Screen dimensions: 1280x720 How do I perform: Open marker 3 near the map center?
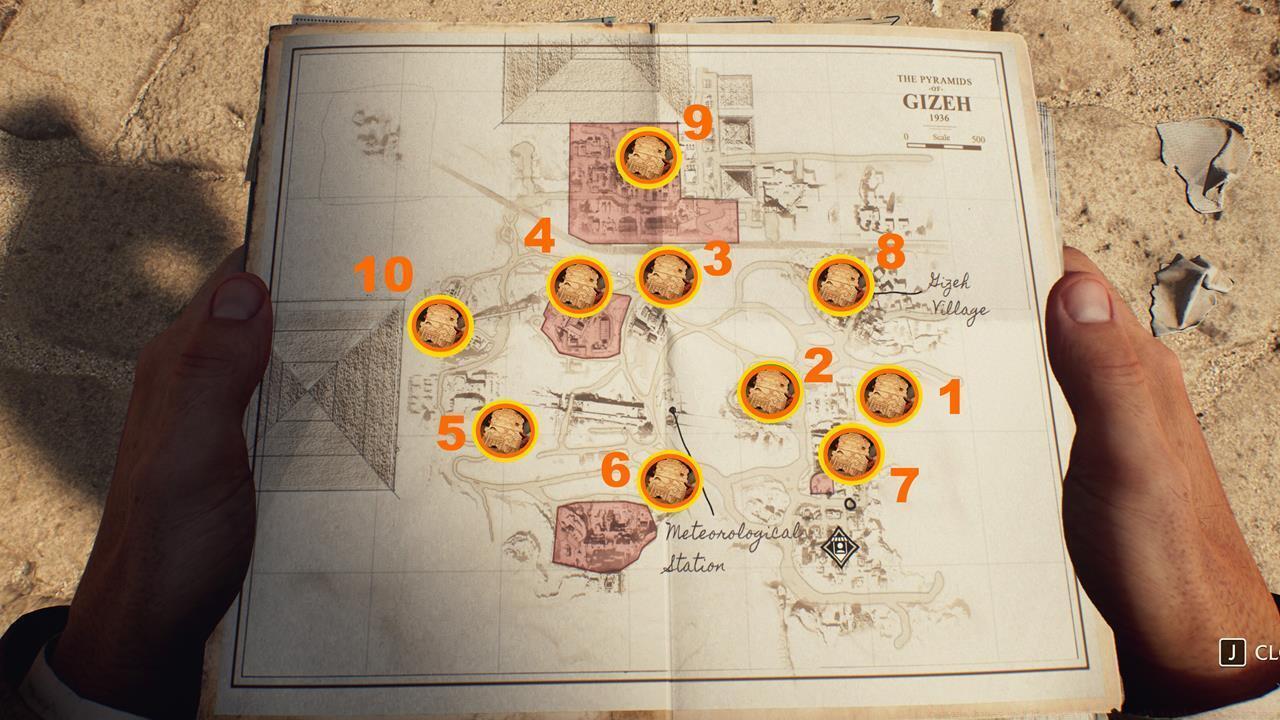pyautogui.click(x=666, y=278)
